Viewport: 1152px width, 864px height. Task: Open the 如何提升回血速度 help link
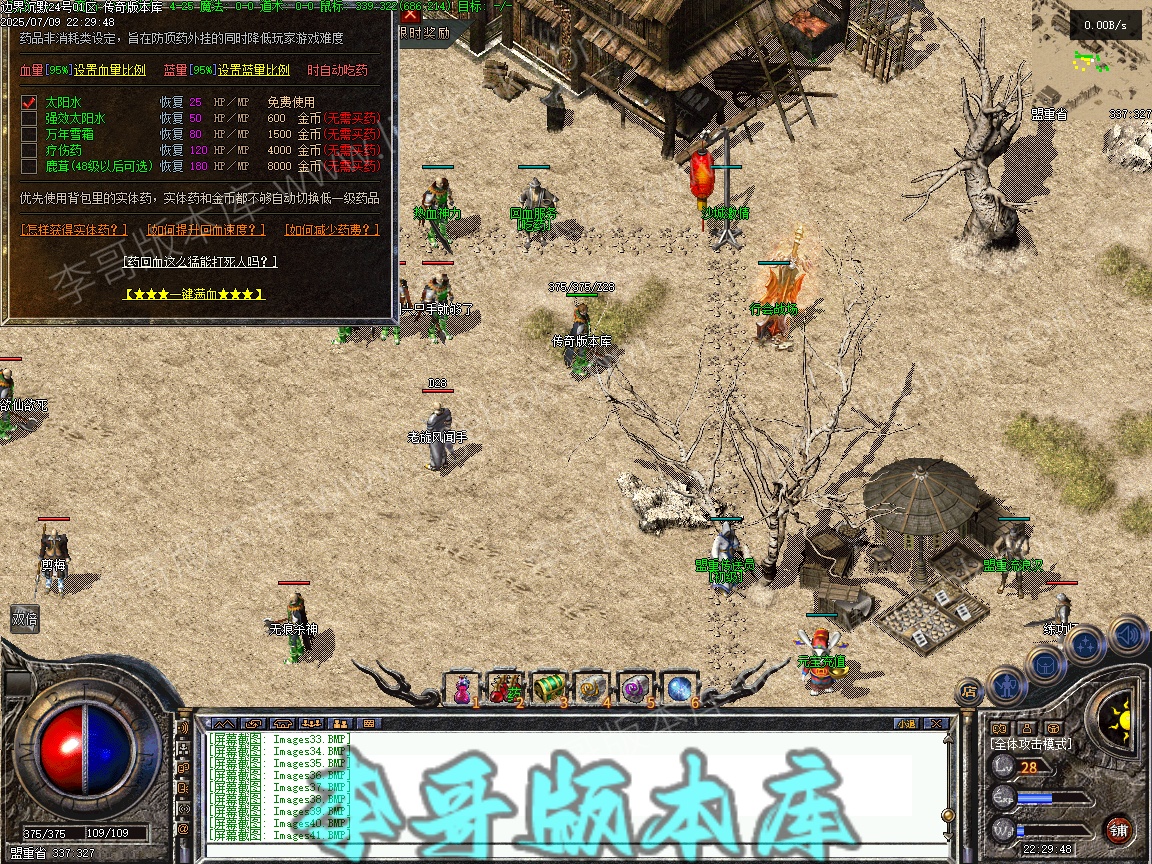point(207,230)
